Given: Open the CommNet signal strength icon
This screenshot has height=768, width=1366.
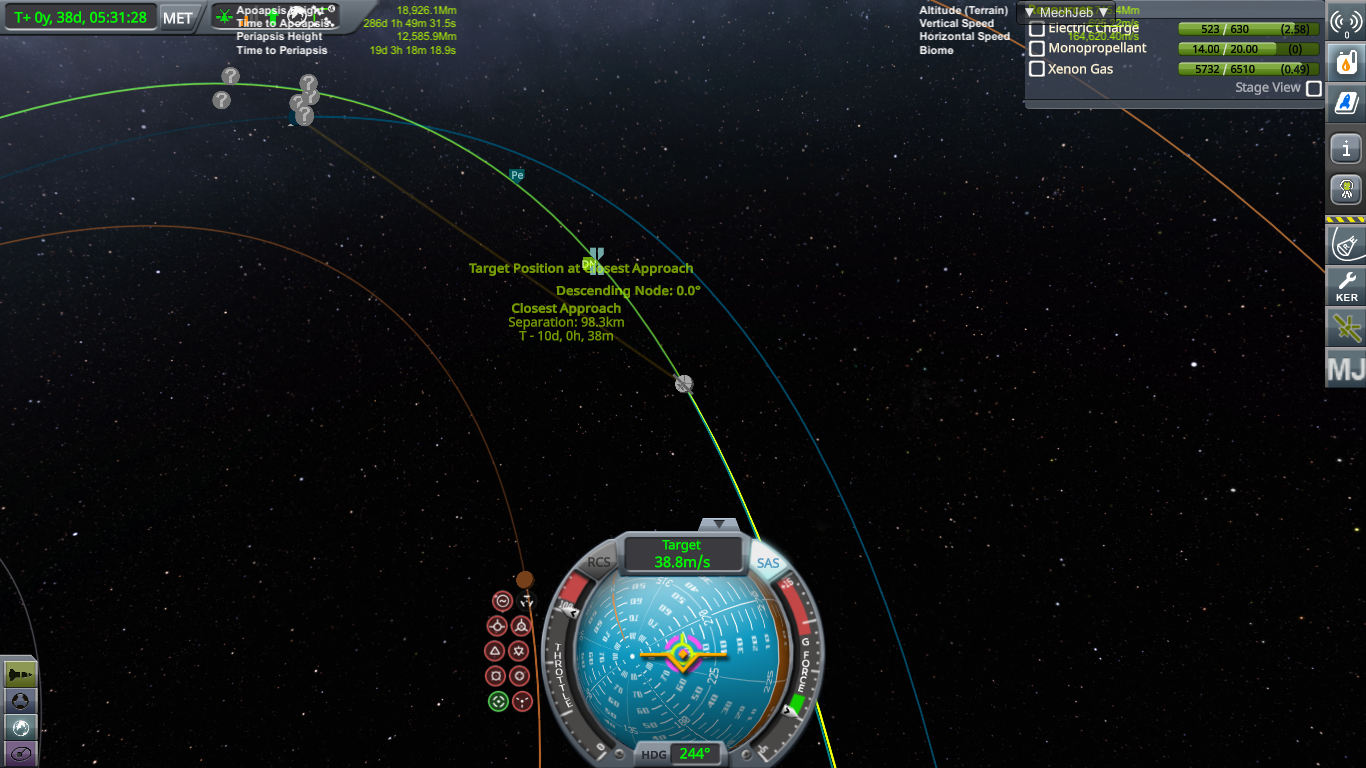Looking at the screenshot, I should (1346, 21).
